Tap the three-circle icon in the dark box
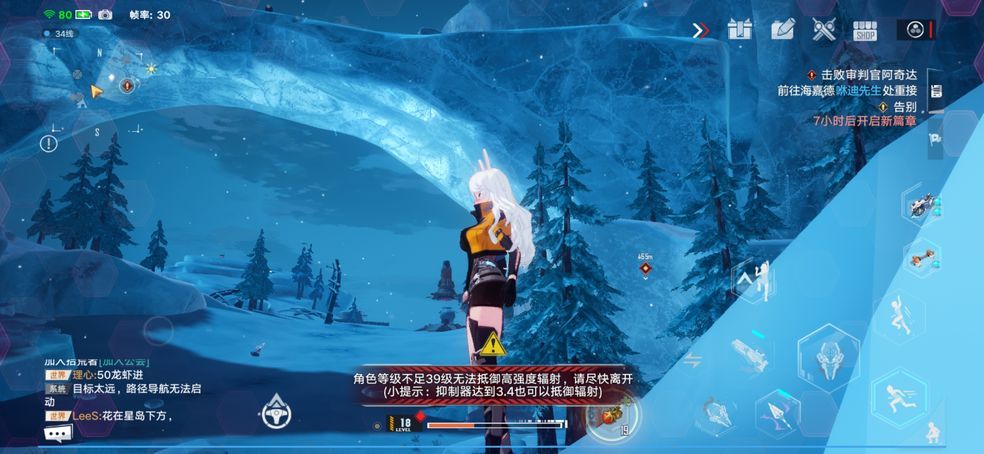The height and width of the screenshot is (454, 984). coord(914,30)
